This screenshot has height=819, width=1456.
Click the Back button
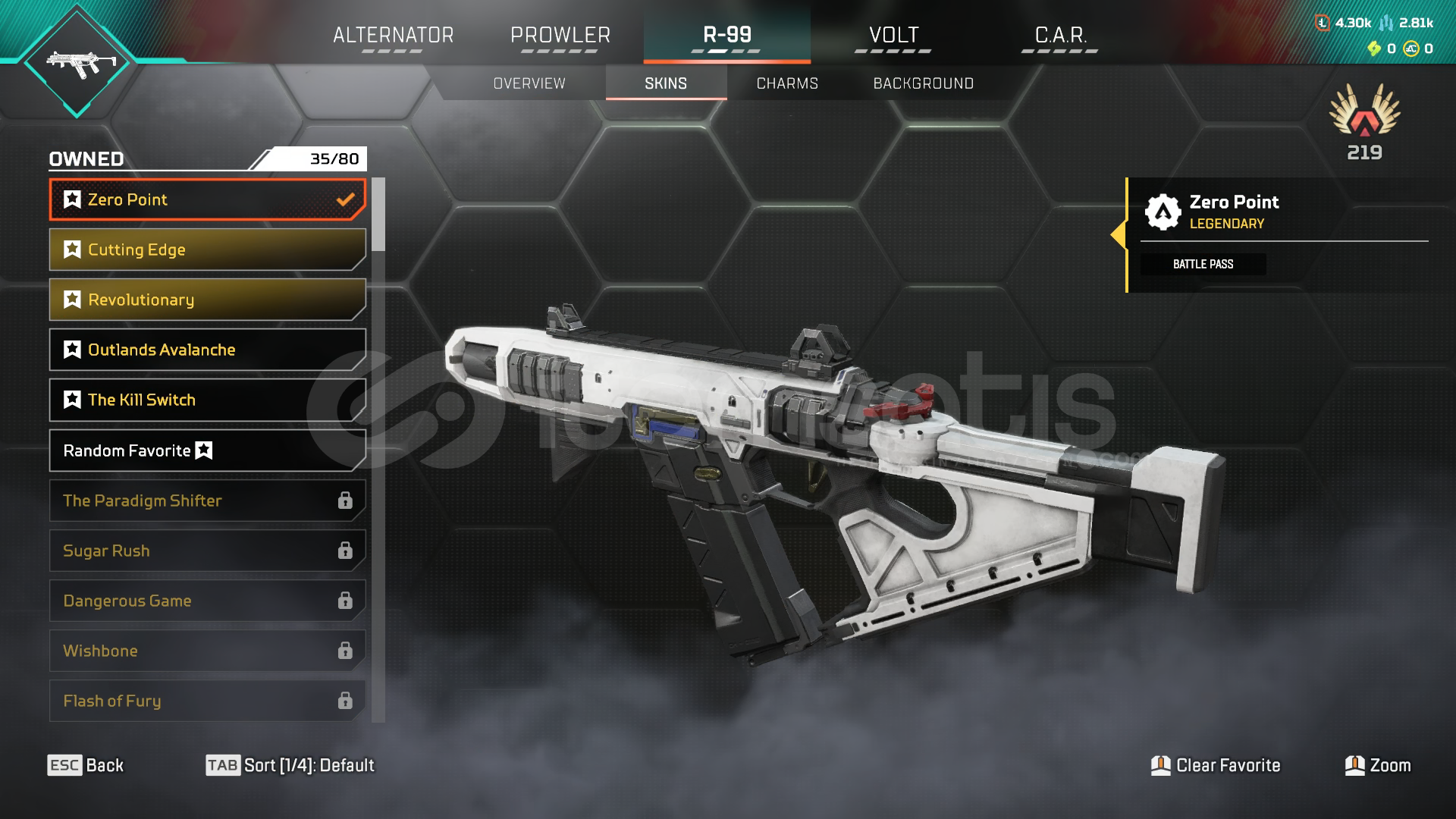[x=86, y=765]
